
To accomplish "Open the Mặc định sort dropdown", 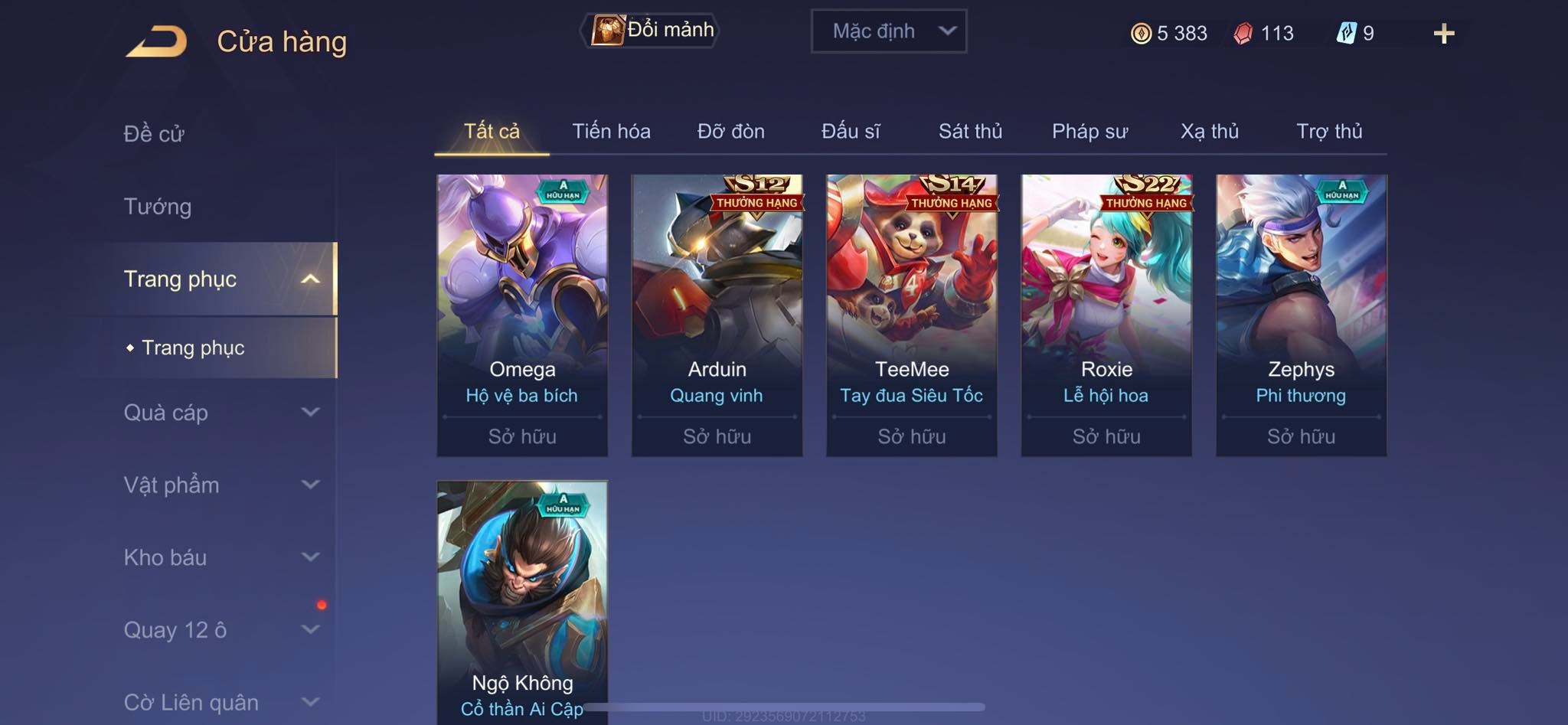I will pyautogui.click(x=889, y=31).
